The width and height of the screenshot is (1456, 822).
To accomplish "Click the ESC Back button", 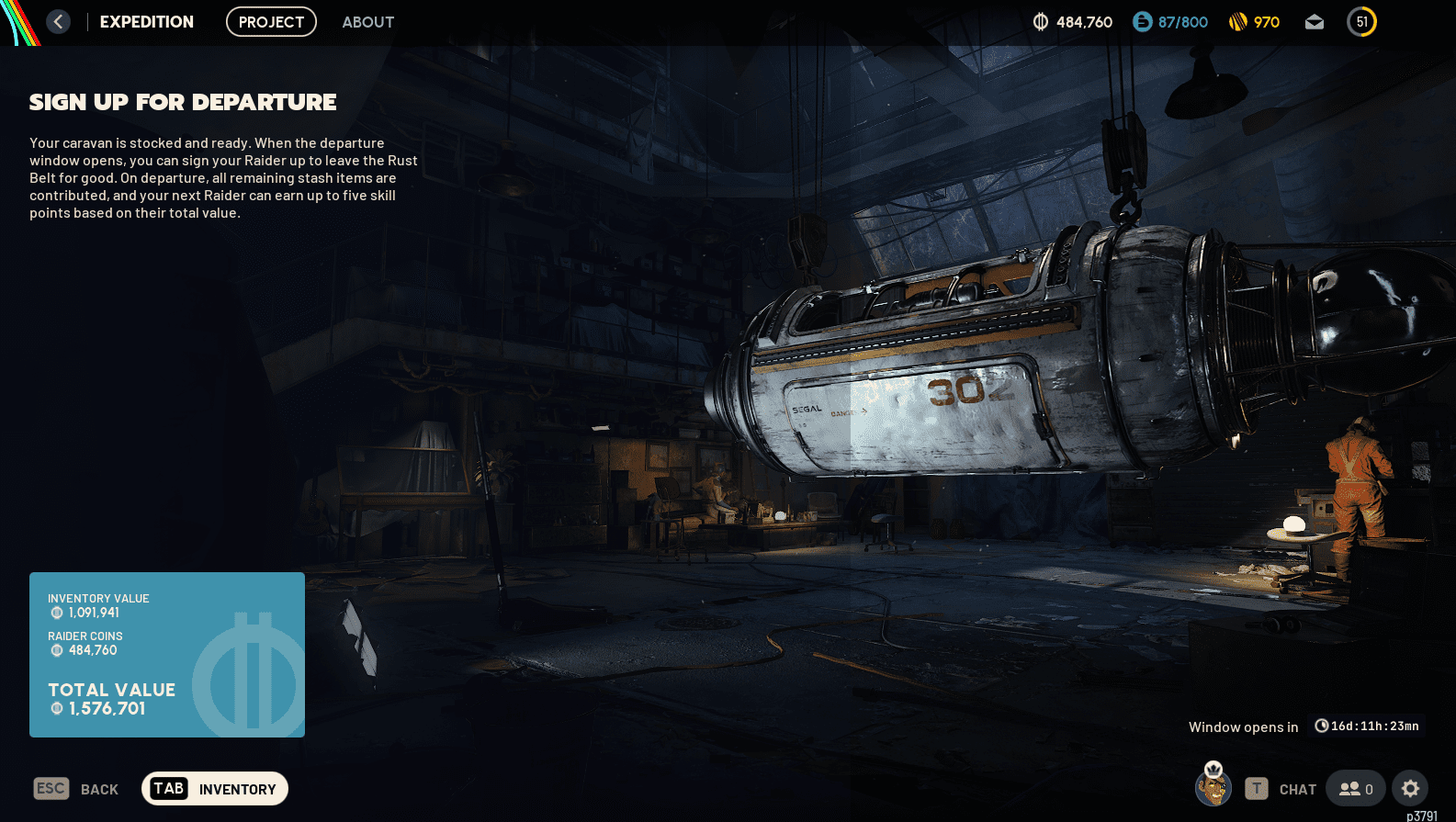I will (x=75, y=788).
